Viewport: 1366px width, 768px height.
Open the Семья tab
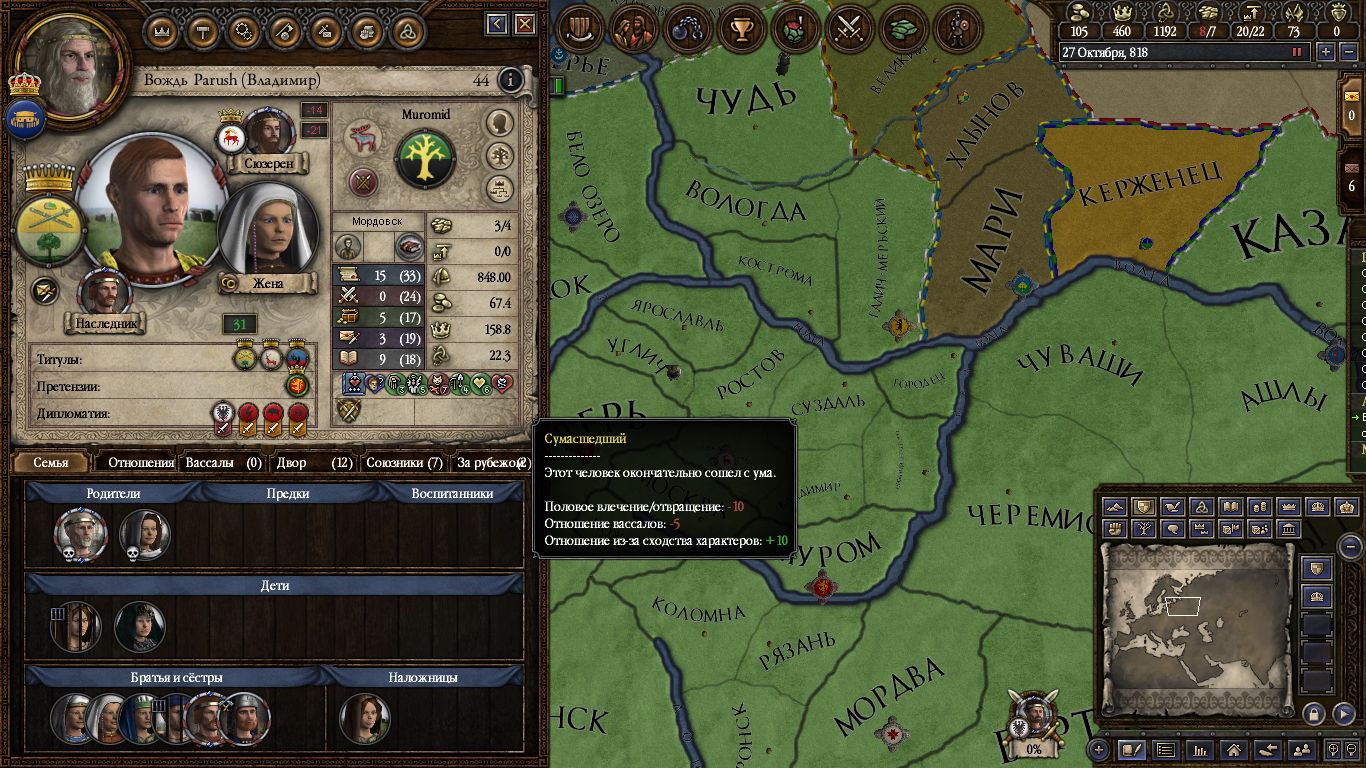51,463
